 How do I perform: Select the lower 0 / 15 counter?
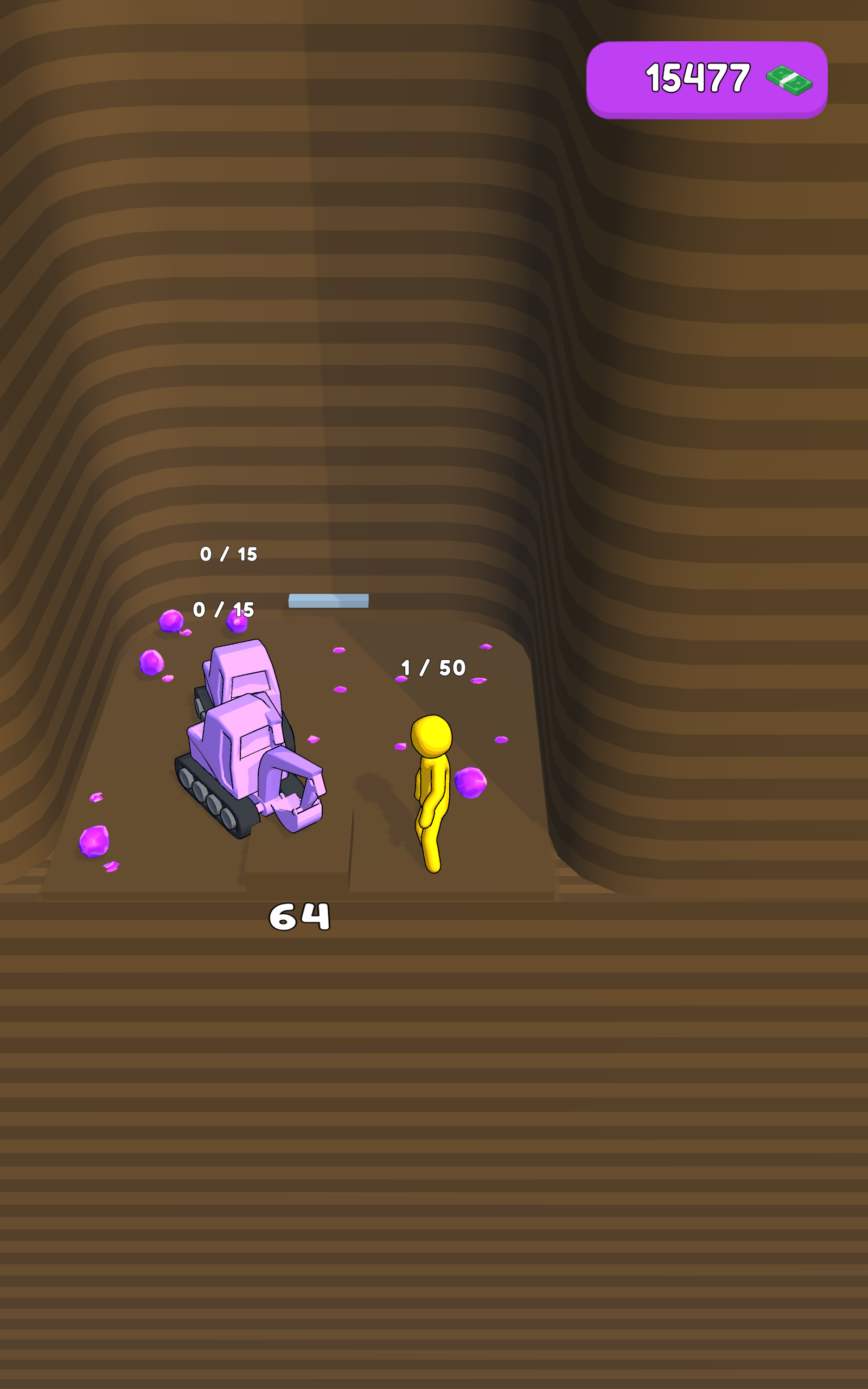(x=224, y=609)
